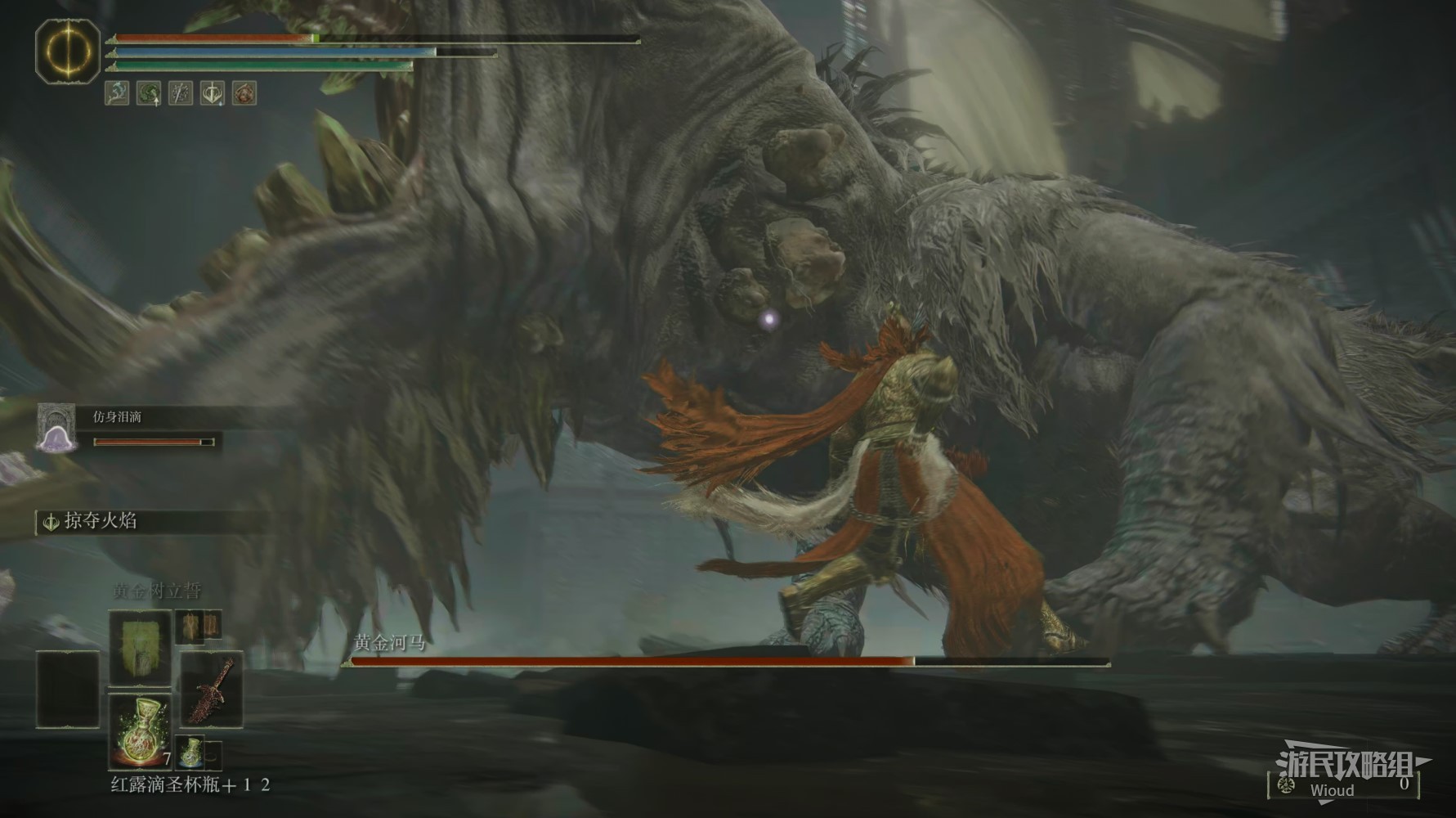Click the sparkling blade buff icon
The width and height of the screenshot is (1456, 818).
coord(181,92)
